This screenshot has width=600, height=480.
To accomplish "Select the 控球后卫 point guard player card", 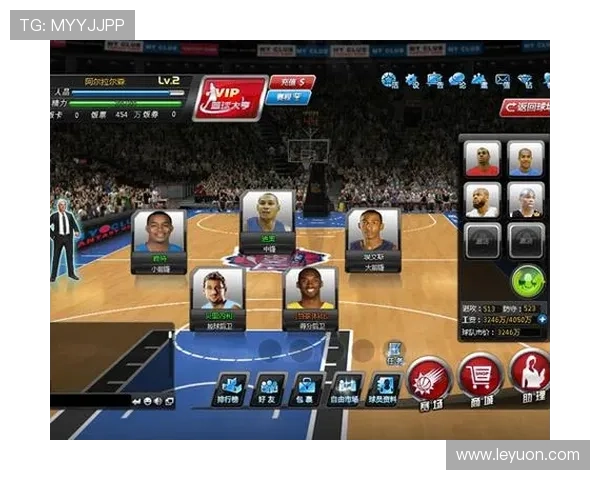I will pos(218,297).
